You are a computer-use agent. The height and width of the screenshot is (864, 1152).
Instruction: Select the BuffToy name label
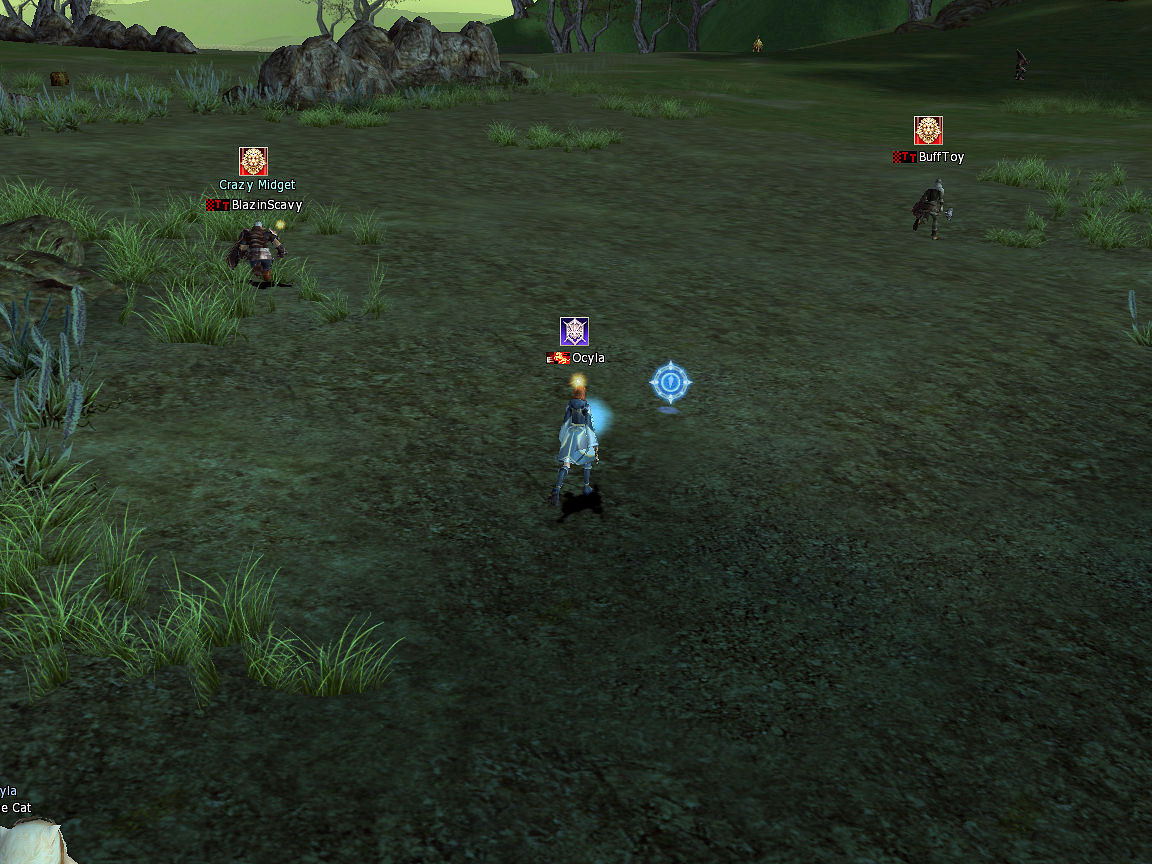(x=941, y=157)
